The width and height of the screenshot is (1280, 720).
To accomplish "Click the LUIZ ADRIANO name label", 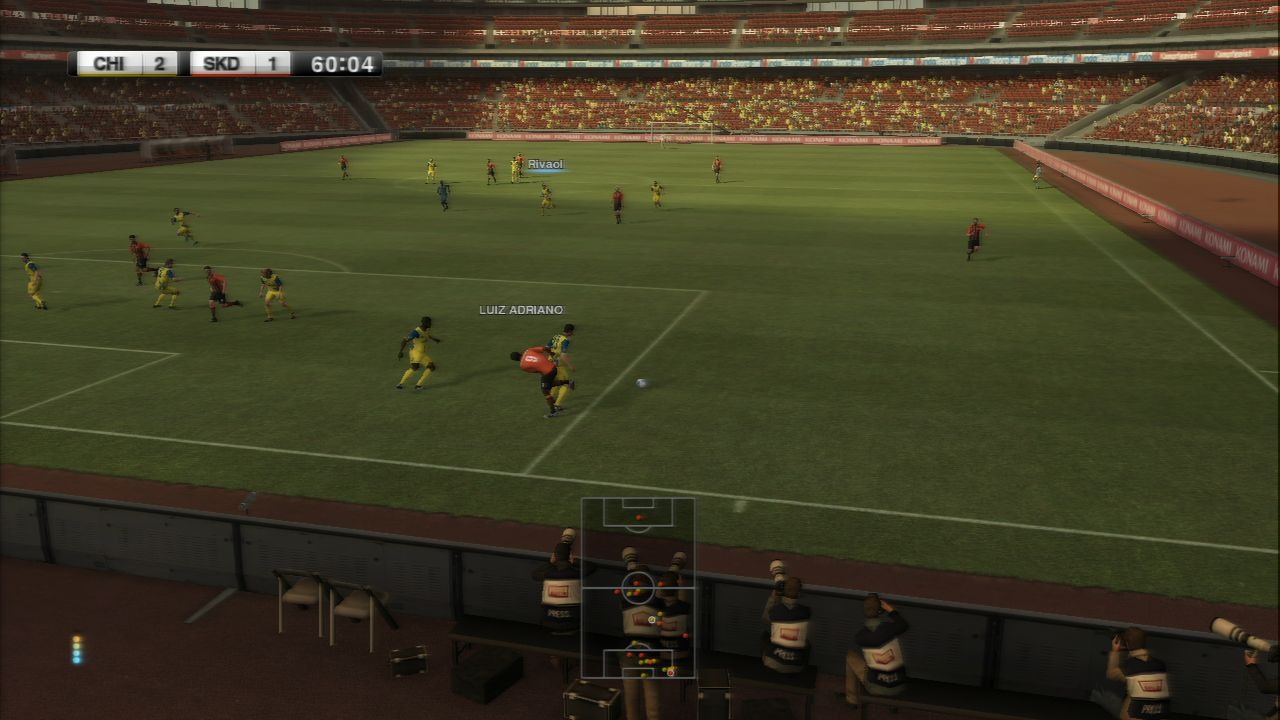I will point(520,309).
